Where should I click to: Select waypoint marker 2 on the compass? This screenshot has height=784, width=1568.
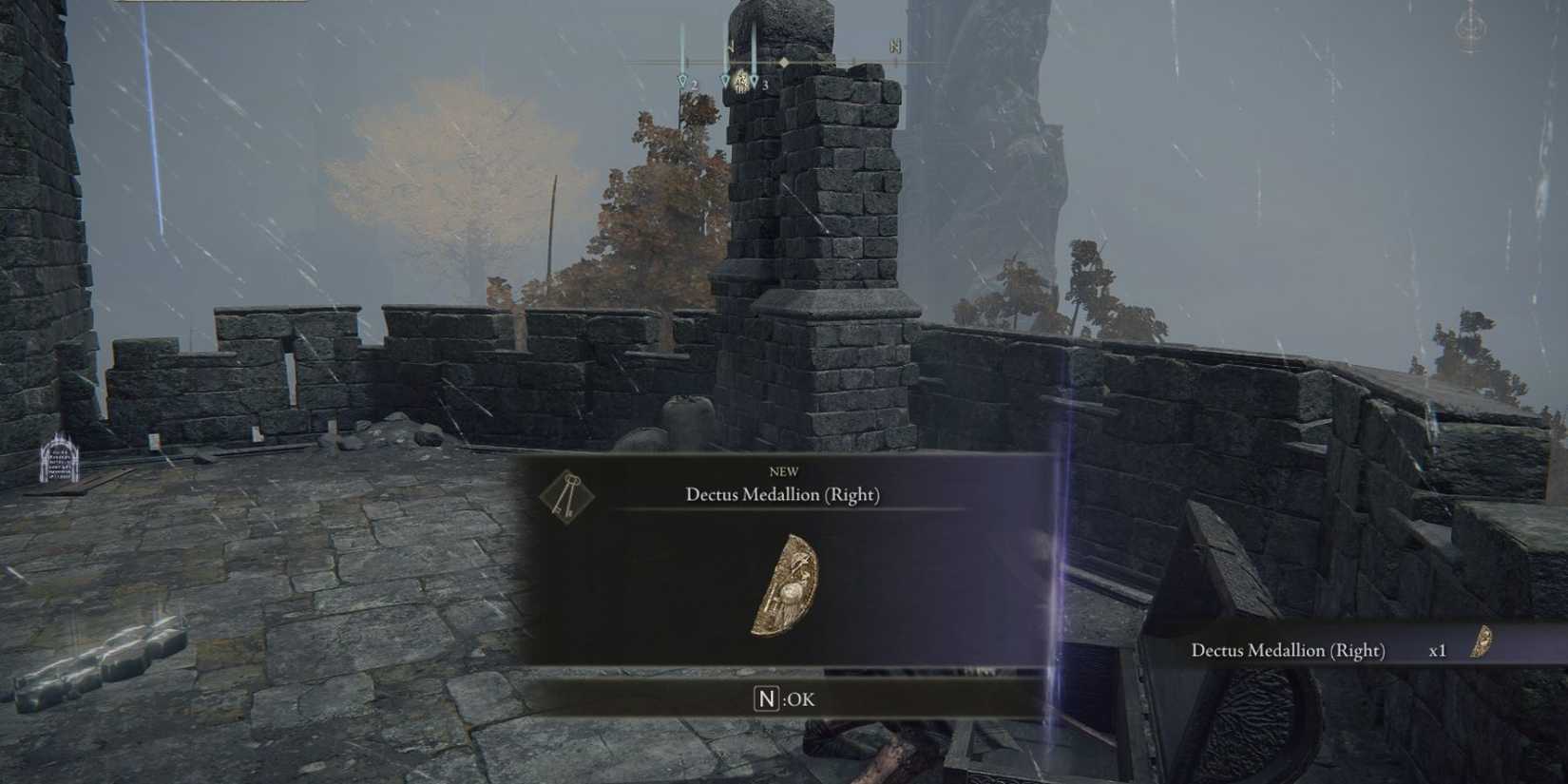pyautogui.click(x=685, y=81)
